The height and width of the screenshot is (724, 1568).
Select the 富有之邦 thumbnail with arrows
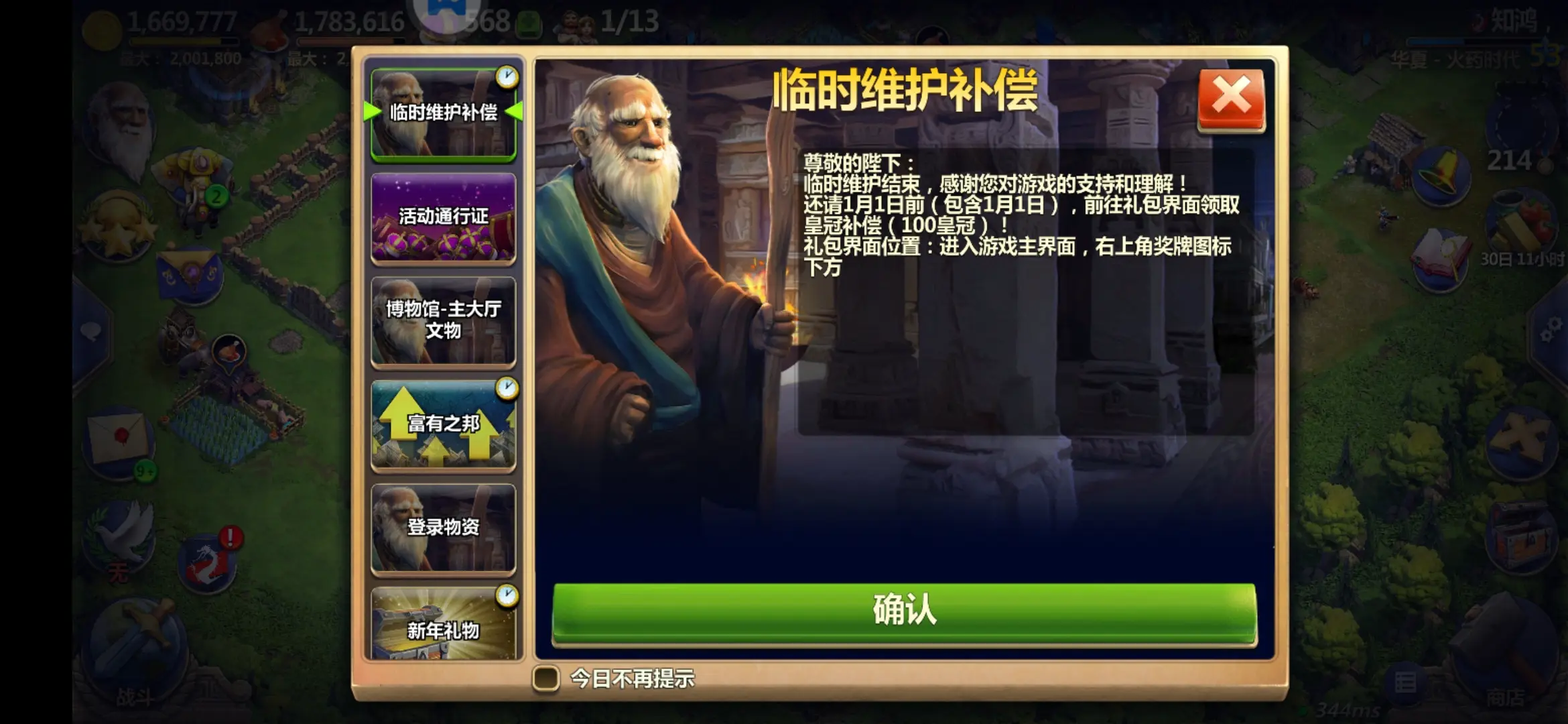point(443,424)
